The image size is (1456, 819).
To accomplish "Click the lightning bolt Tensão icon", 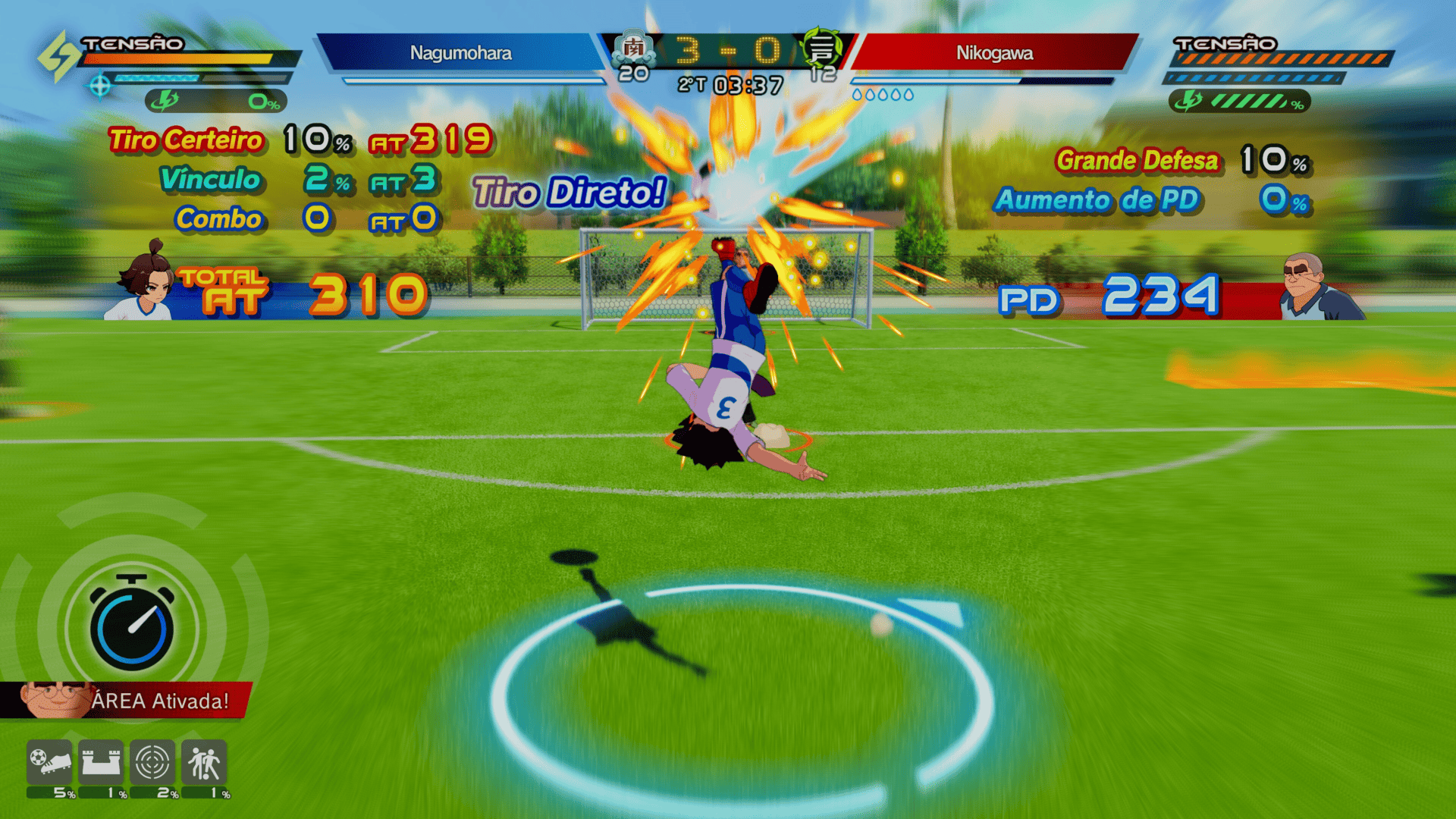I will click(x=59, y=56).
